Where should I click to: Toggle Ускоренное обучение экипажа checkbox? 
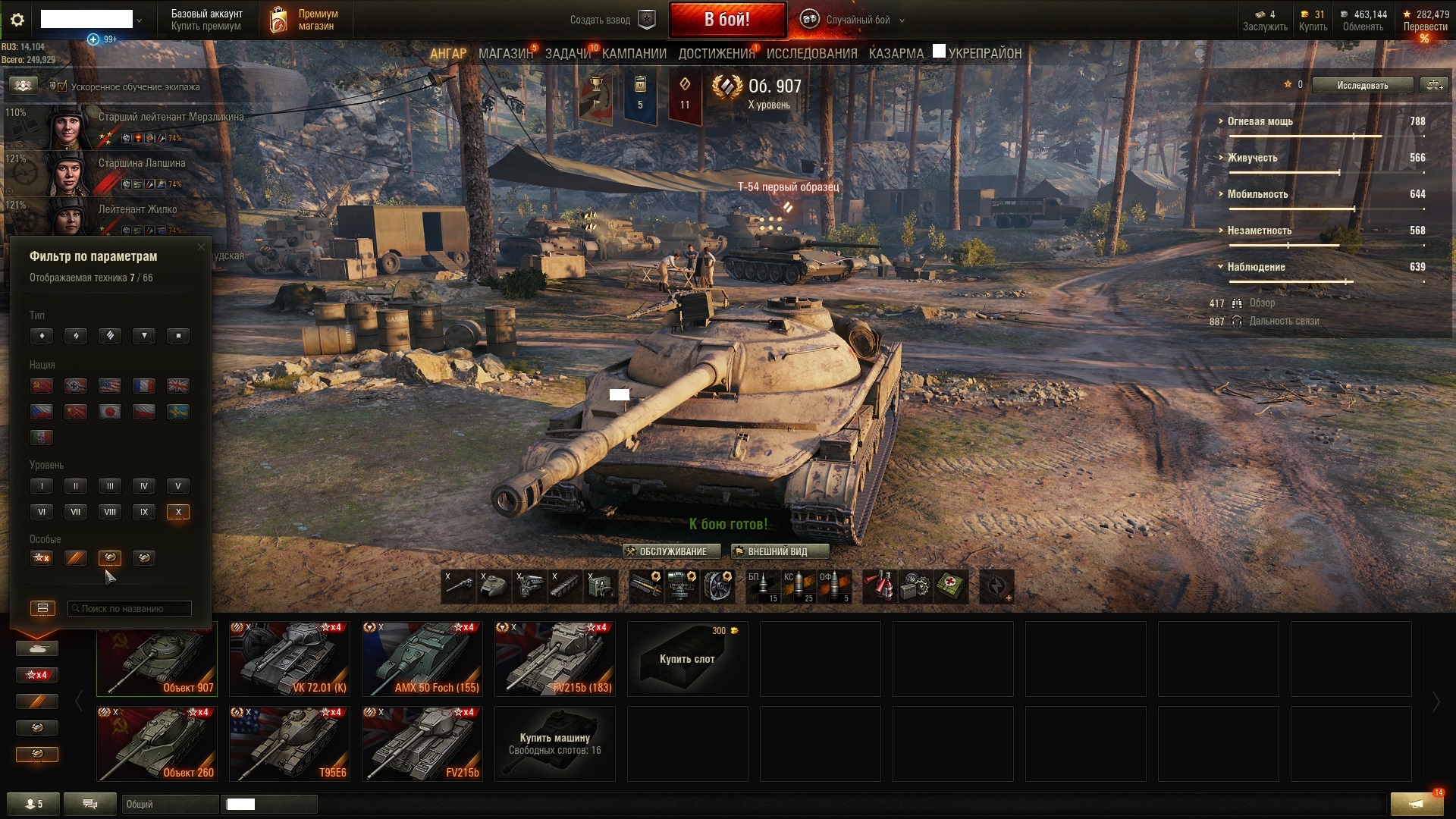point(62,86)
